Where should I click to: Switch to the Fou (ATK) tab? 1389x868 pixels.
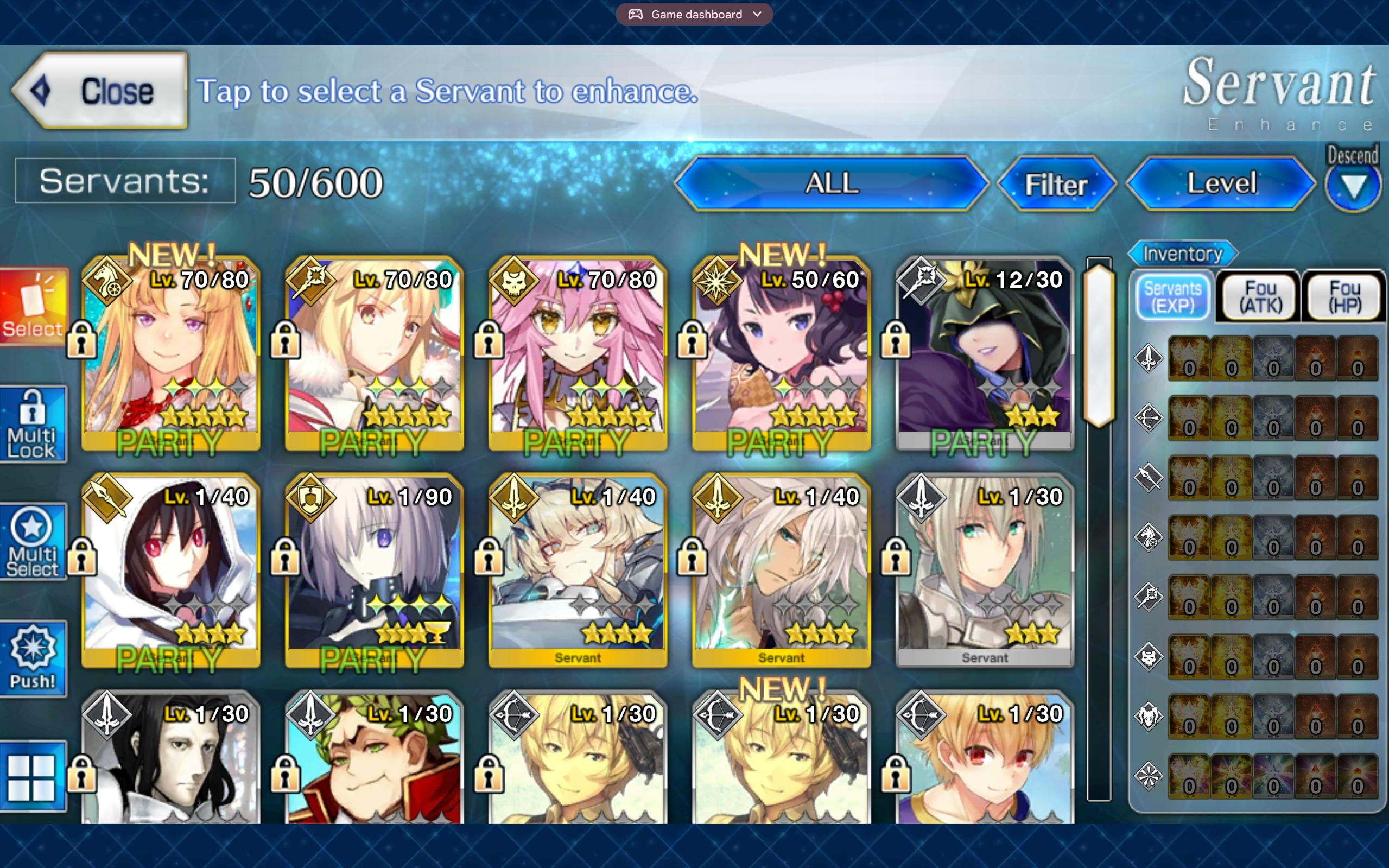[1260, 297]
